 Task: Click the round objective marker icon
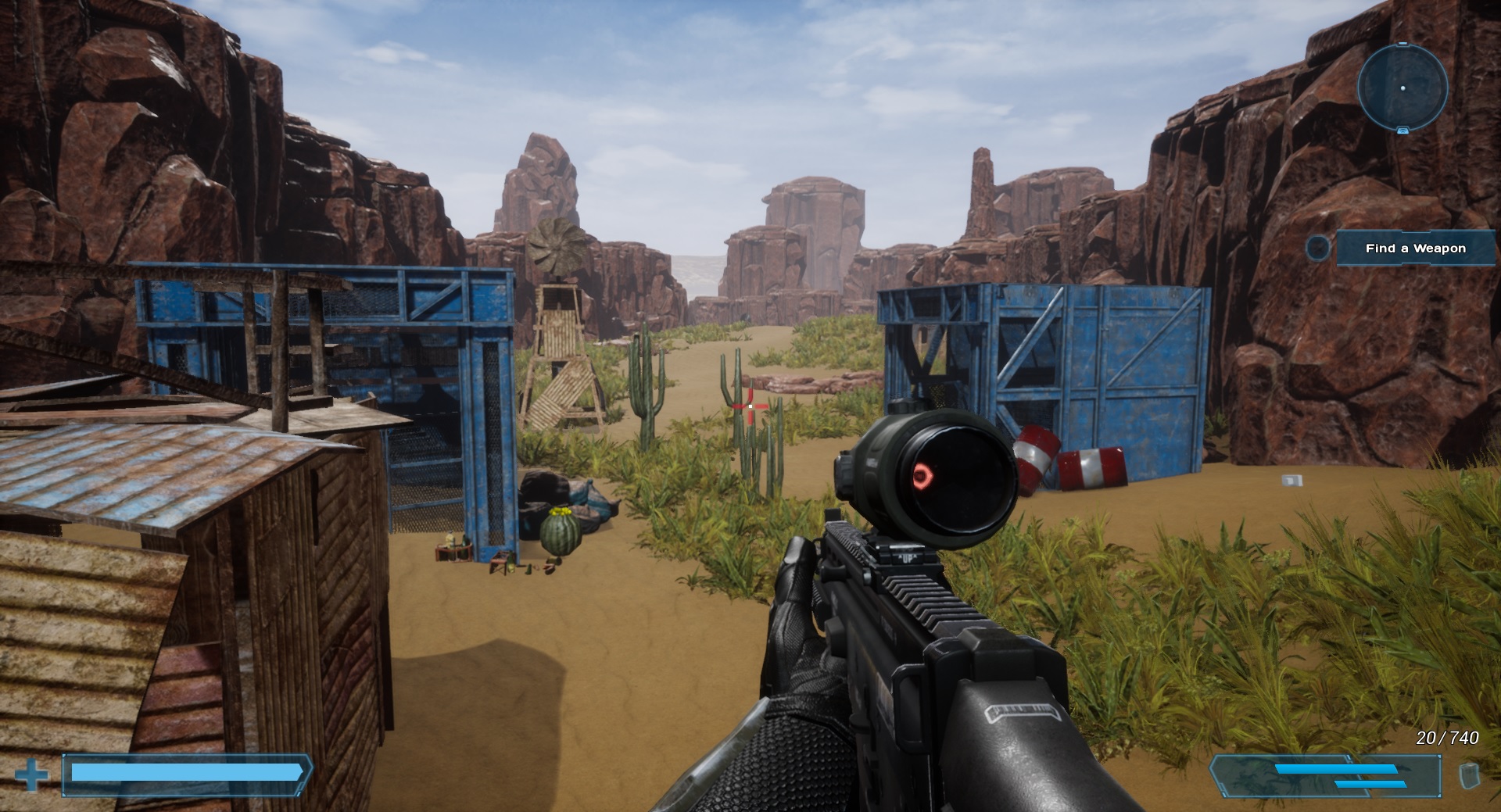(1318, 249)
